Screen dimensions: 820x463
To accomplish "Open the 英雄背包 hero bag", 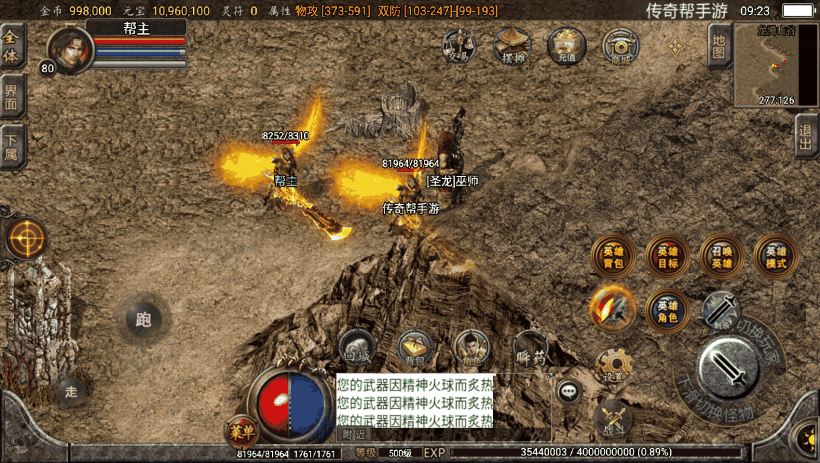I will [612, 256].
